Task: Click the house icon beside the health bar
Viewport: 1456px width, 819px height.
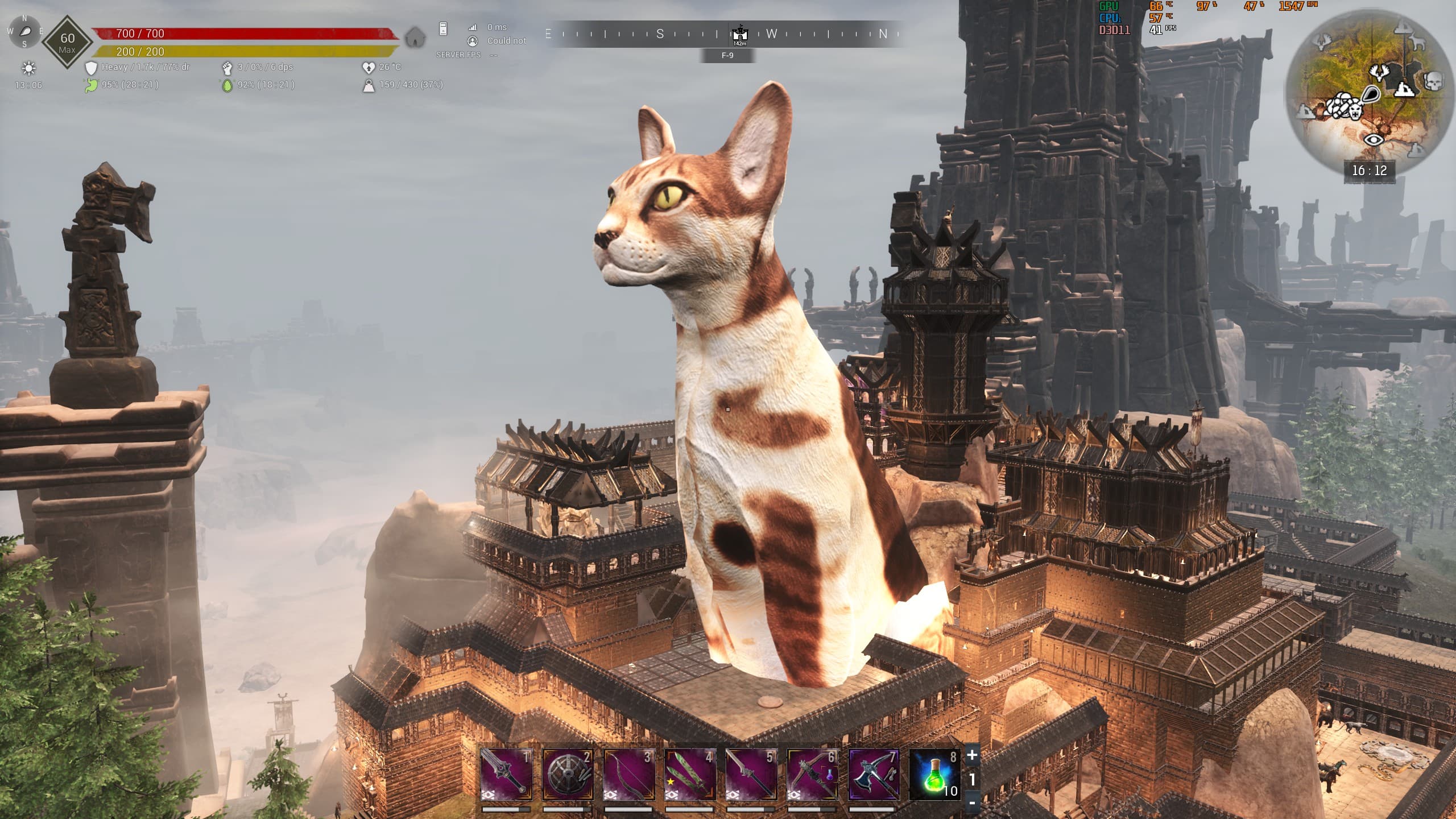Action: (x=416, y=38)
